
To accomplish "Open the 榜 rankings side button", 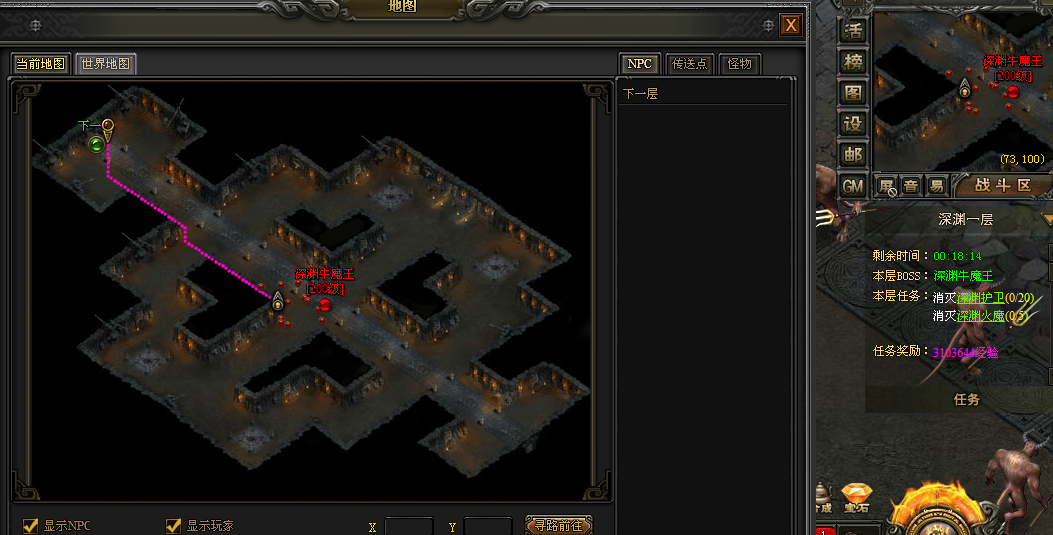I will [853, 61].
